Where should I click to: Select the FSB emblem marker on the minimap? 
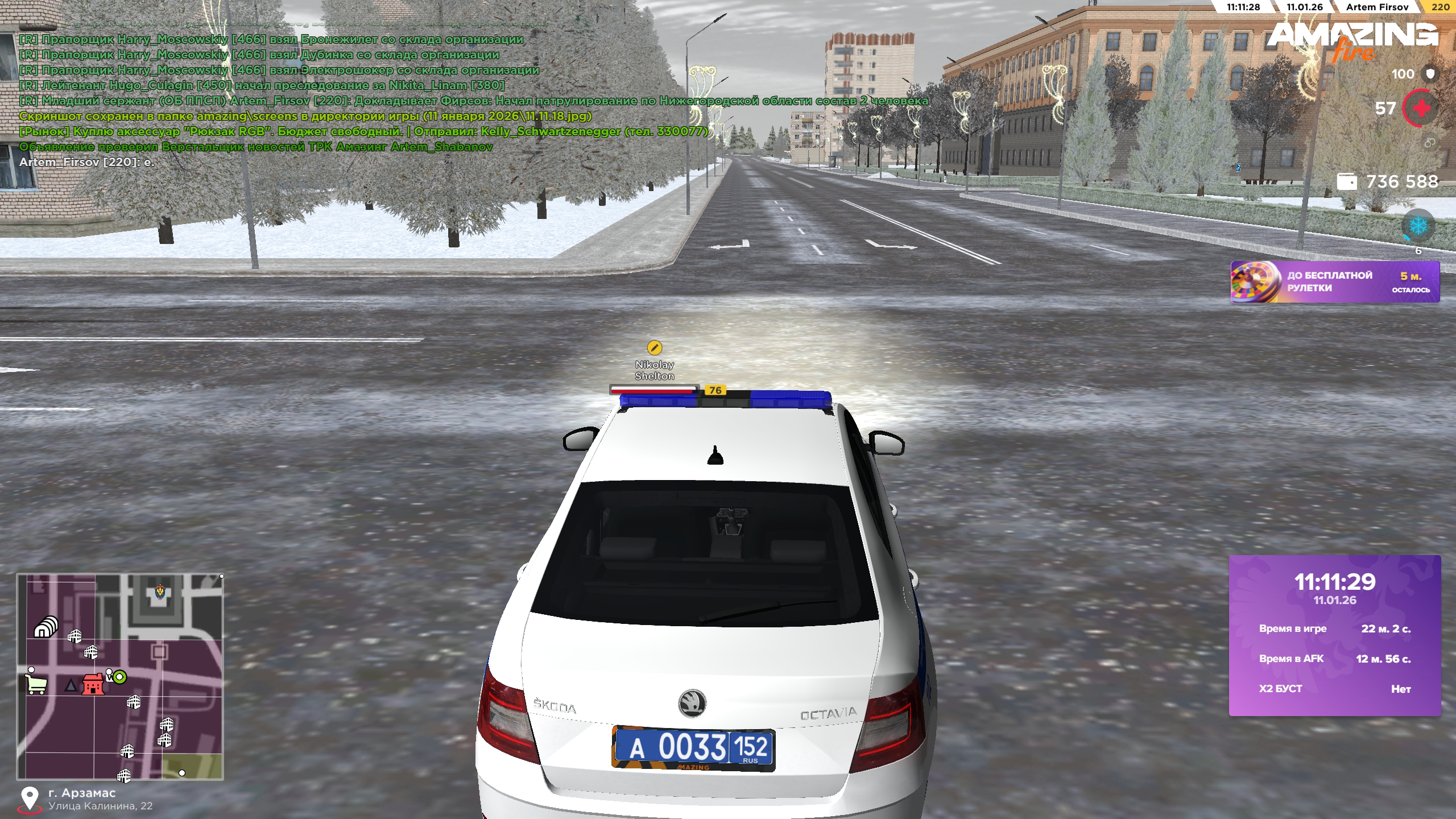pos(160,593)
